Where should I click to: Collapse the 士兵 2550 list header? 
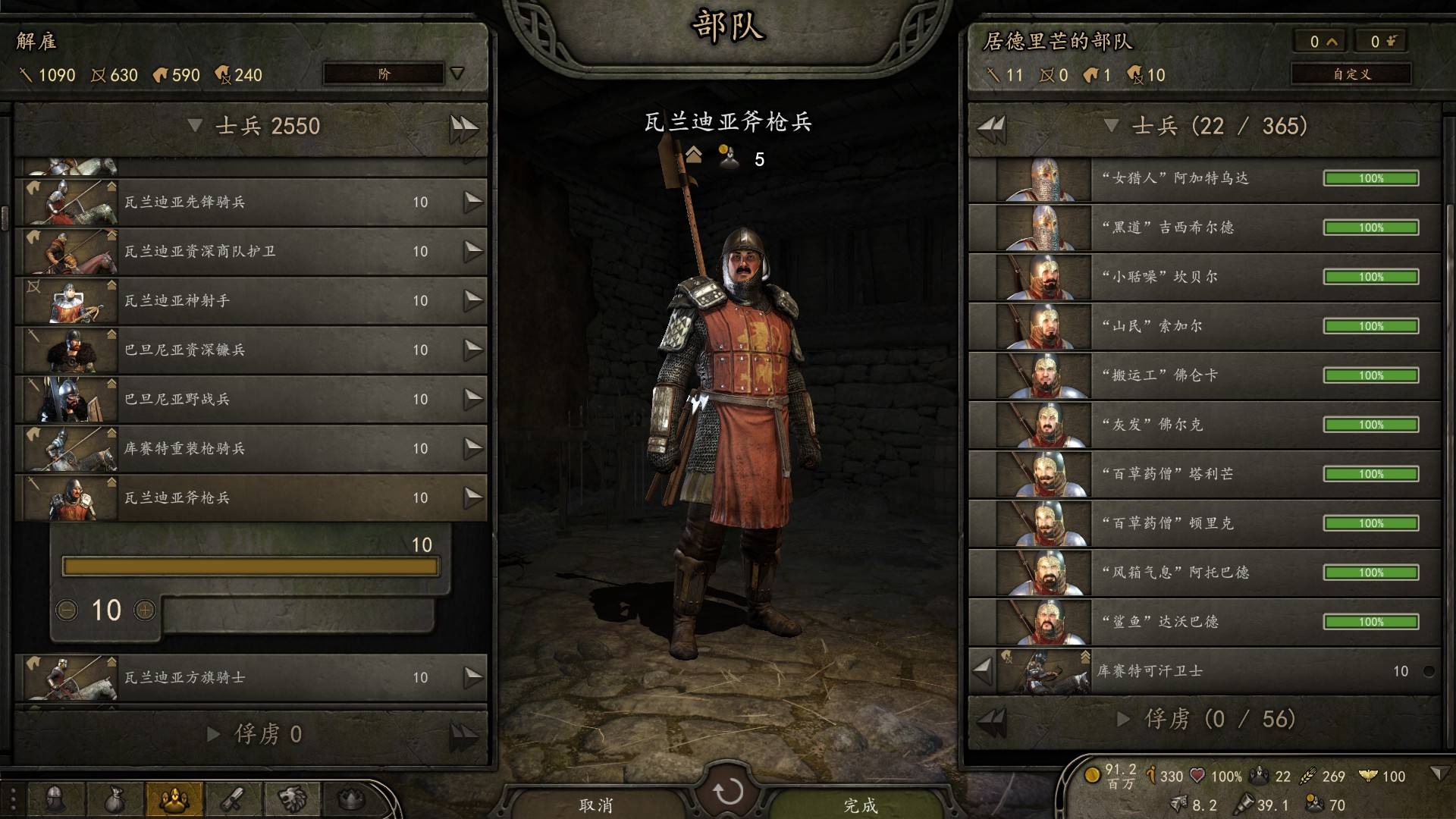coord(195,126)
